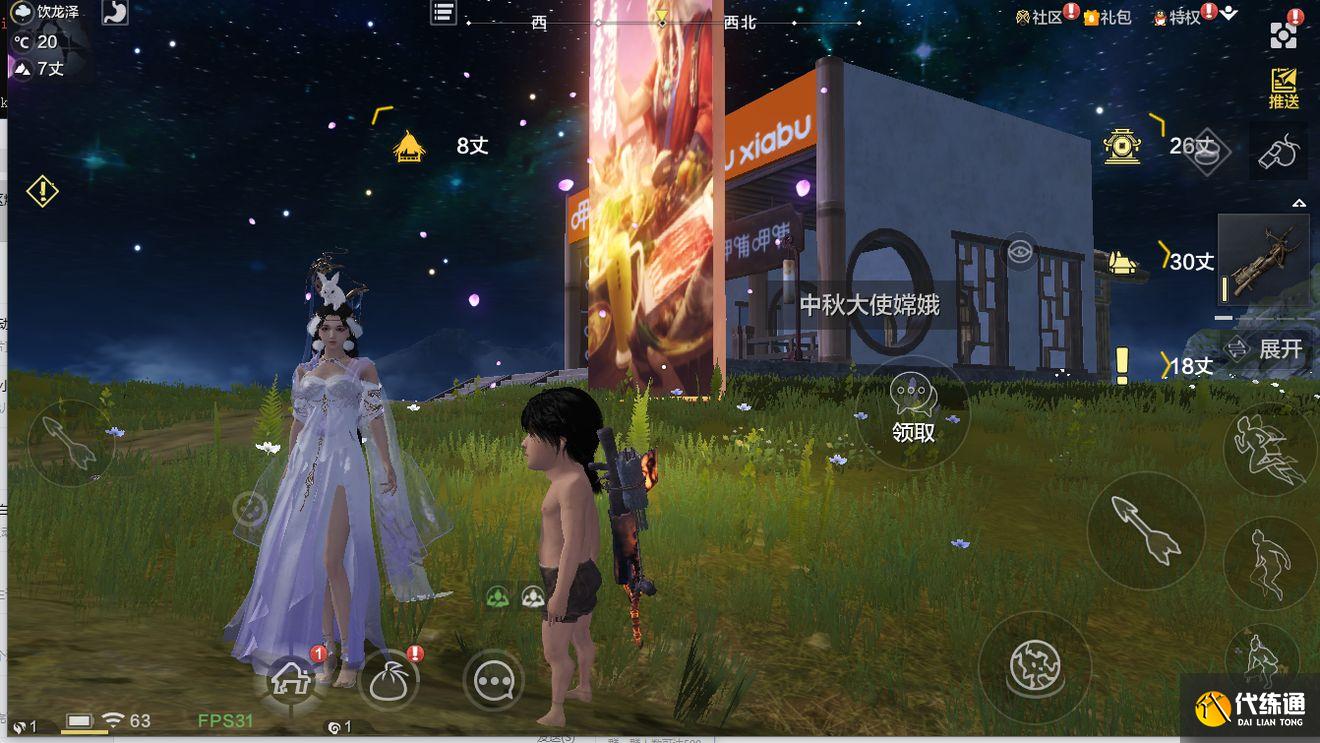Open the 推送 notifications panel
The height and width of the screenshot is (743, 1320).
coord(1284,88)
